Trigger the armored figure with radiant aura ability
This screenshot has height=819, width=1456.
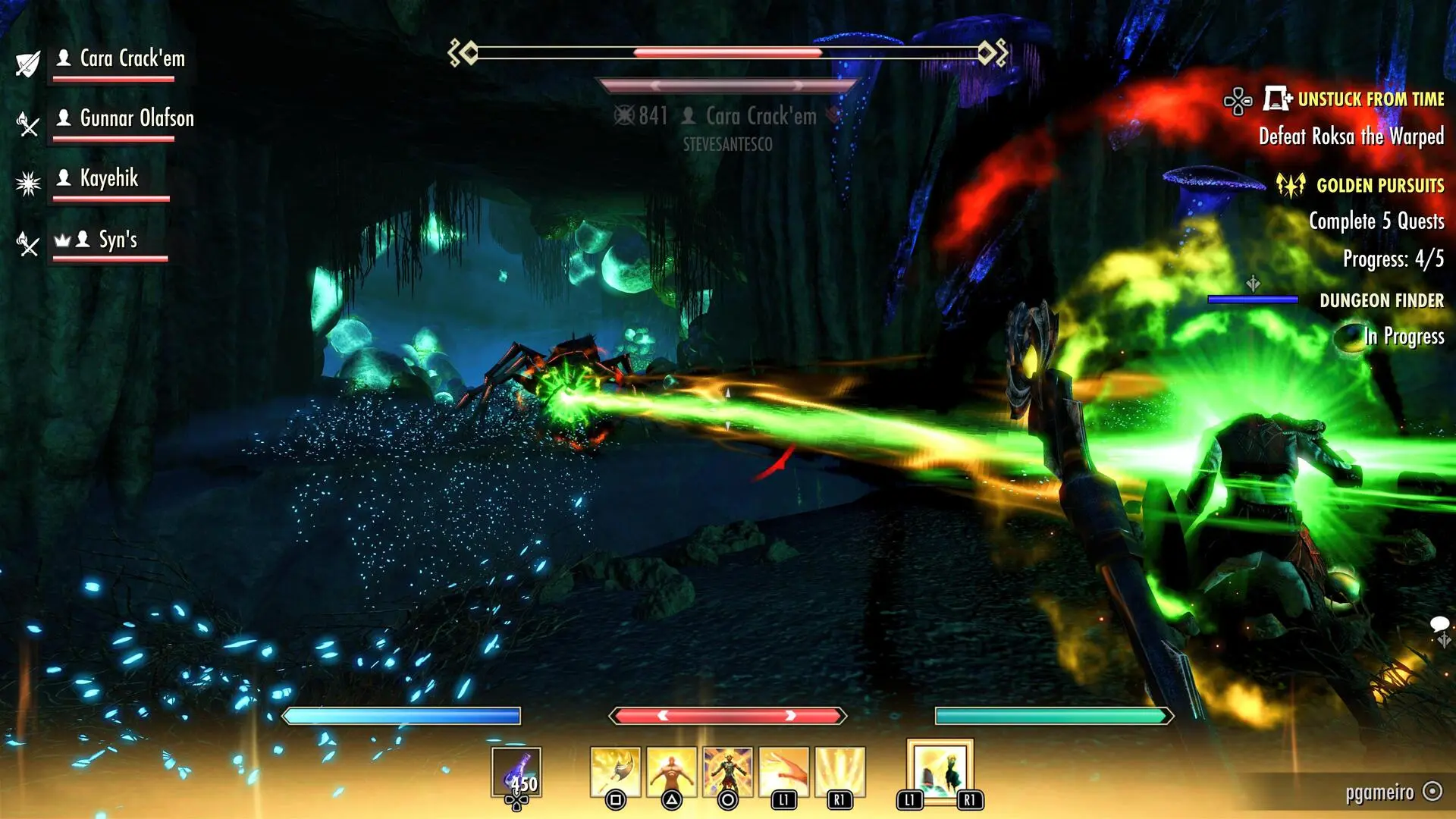(x=727, y=772)
